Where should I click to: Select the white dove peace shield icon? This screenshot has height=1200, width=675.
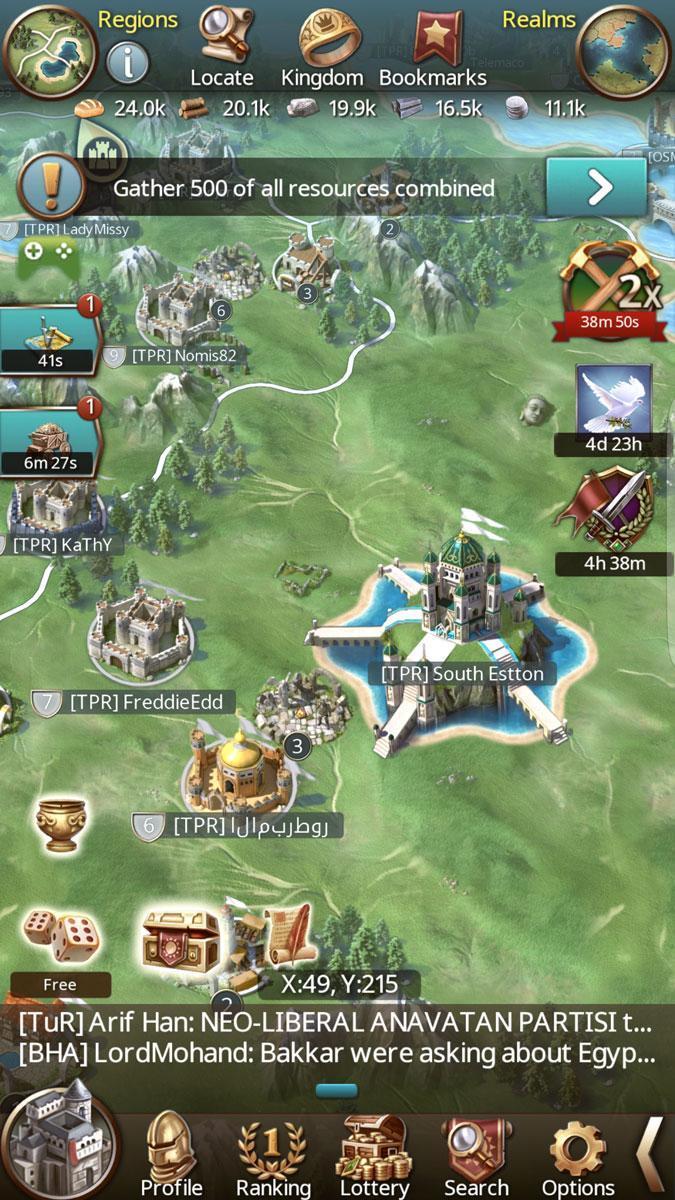point(614,402)
